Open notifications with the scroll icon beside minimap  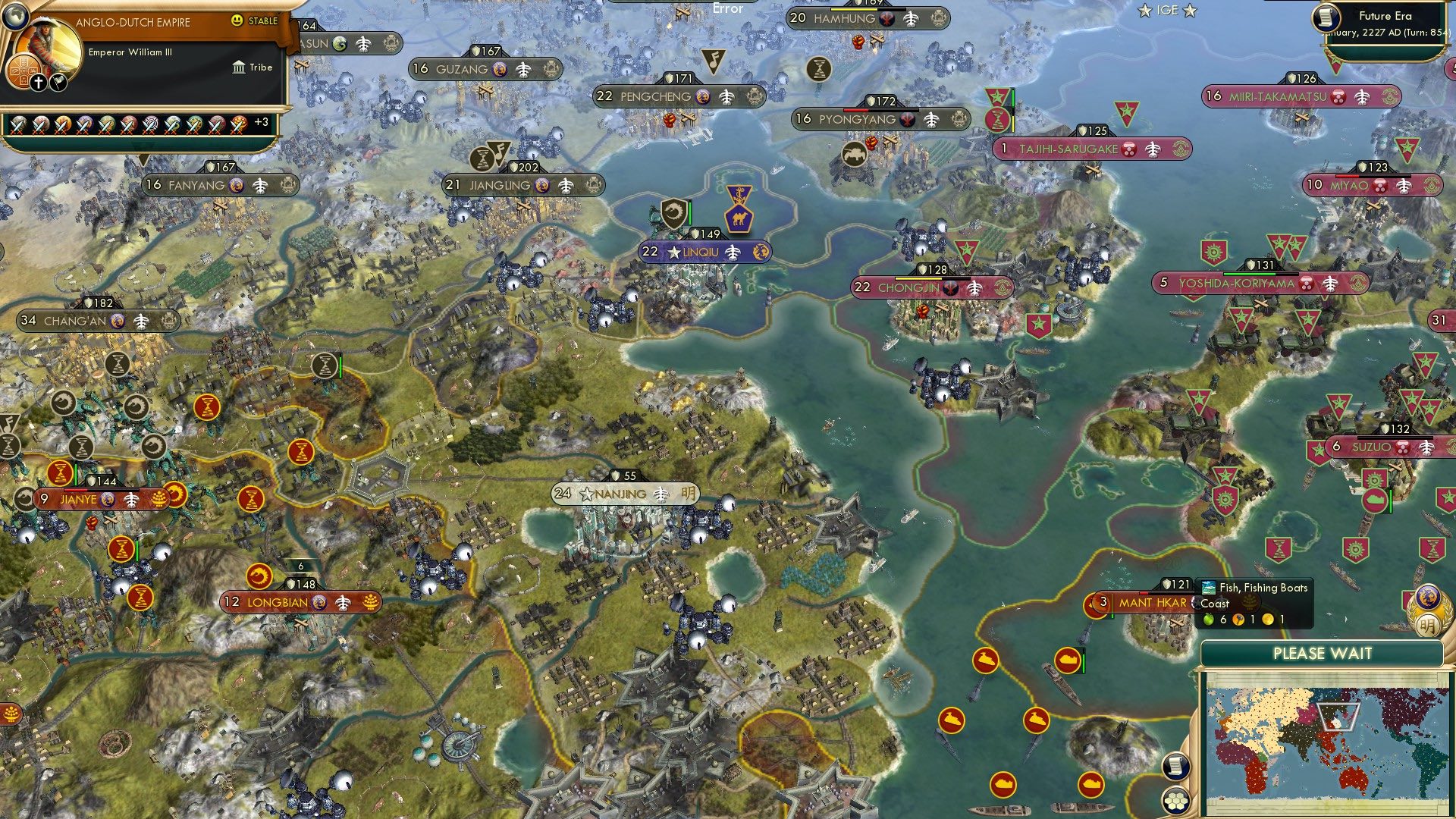pos(1178,767)
